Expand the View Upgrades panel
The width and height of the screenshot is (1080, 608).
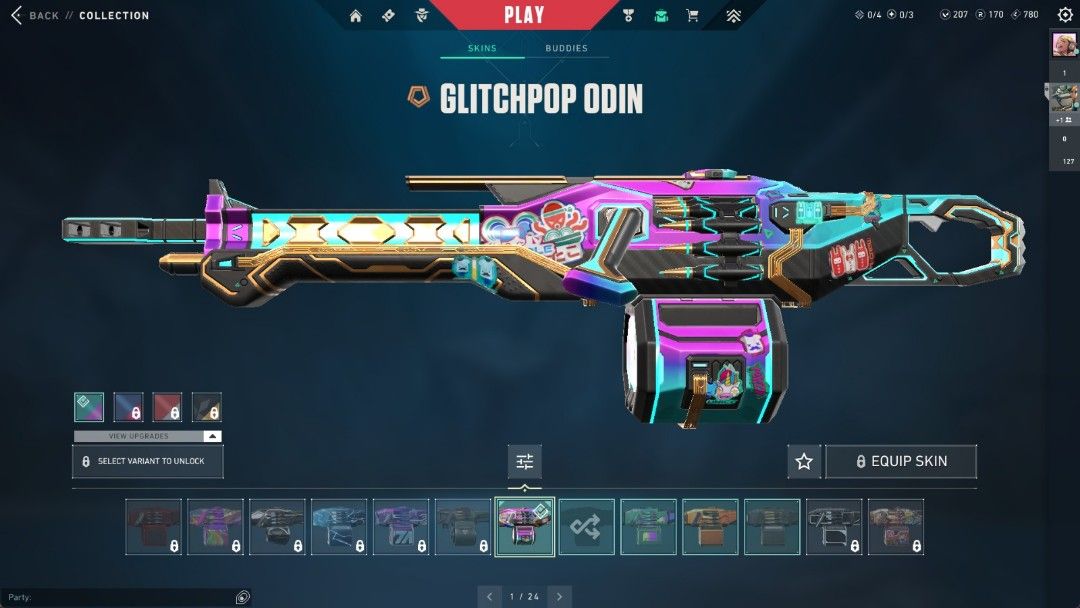click(148, 436)
